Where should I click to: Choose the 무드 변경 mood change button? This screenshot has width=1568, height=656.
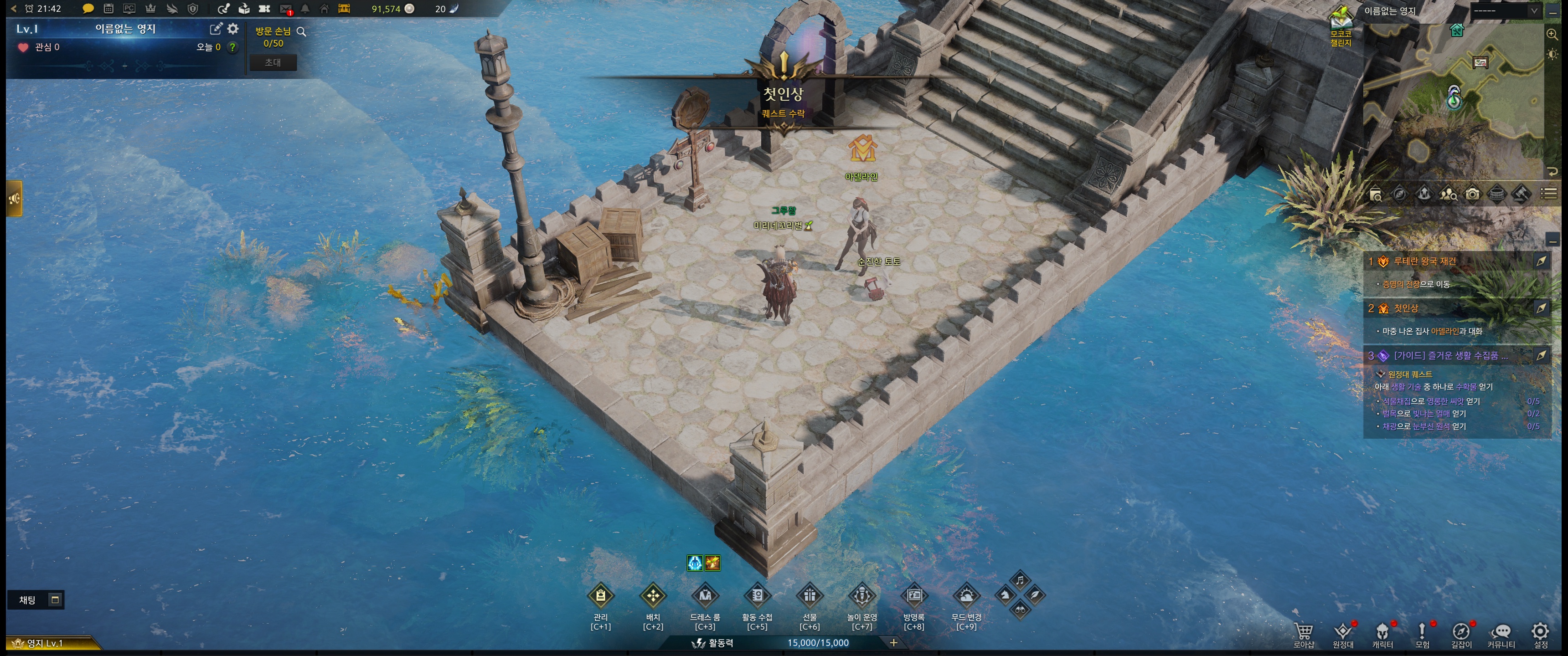click(x=966, y=596)
